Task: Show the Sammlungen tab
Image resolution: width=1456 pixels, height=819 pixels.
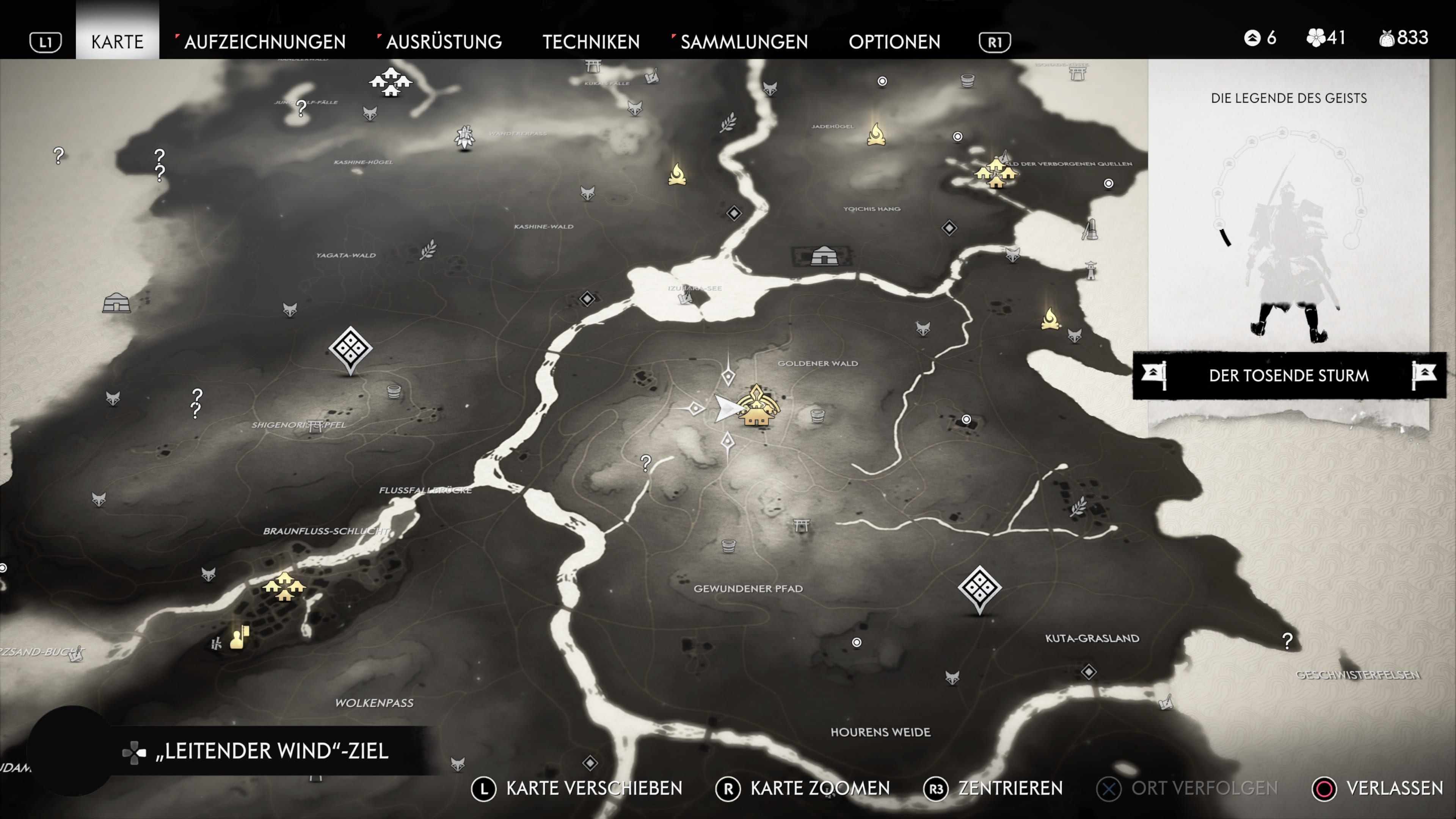Action: point(744,42)
